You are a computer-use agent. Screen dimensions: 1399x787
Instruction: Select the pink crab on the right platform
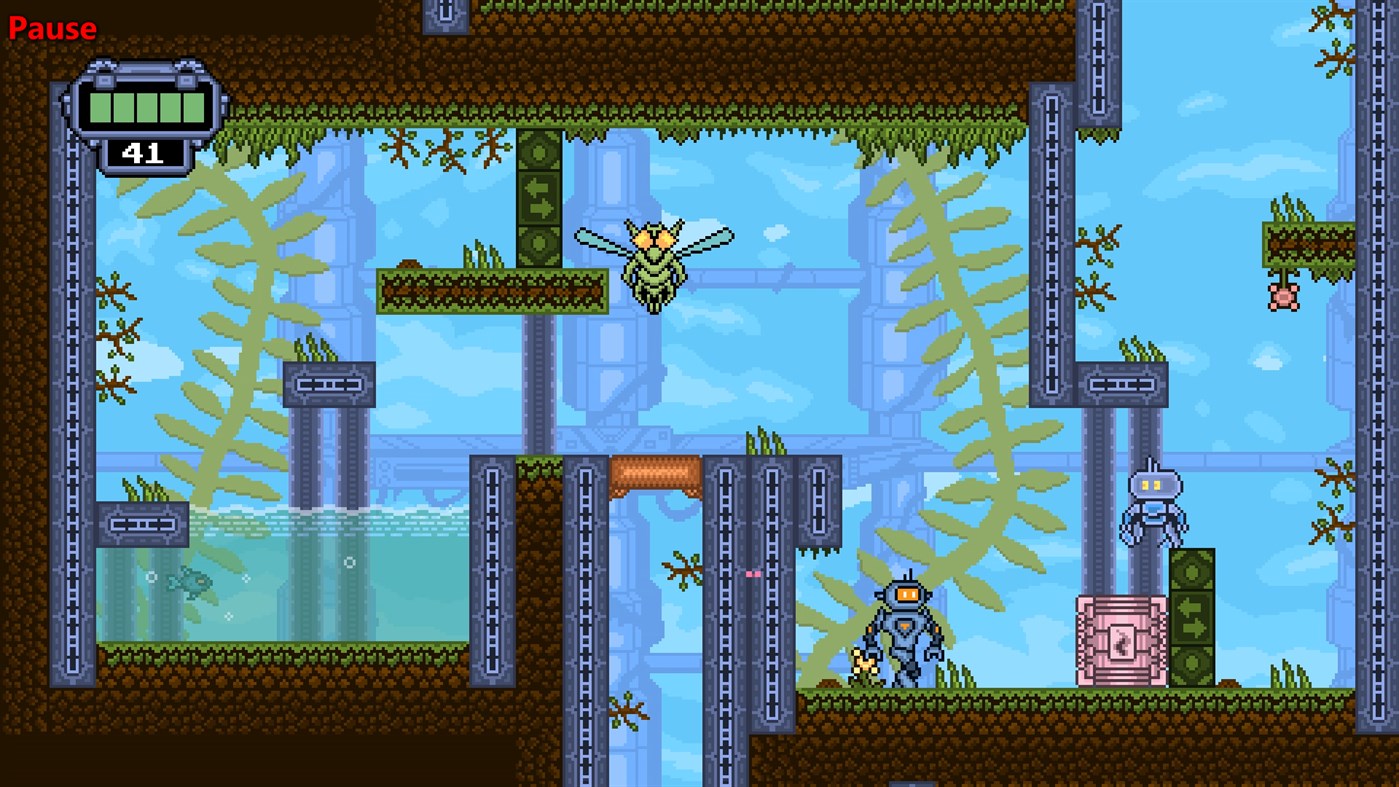tap(1283, 295)
